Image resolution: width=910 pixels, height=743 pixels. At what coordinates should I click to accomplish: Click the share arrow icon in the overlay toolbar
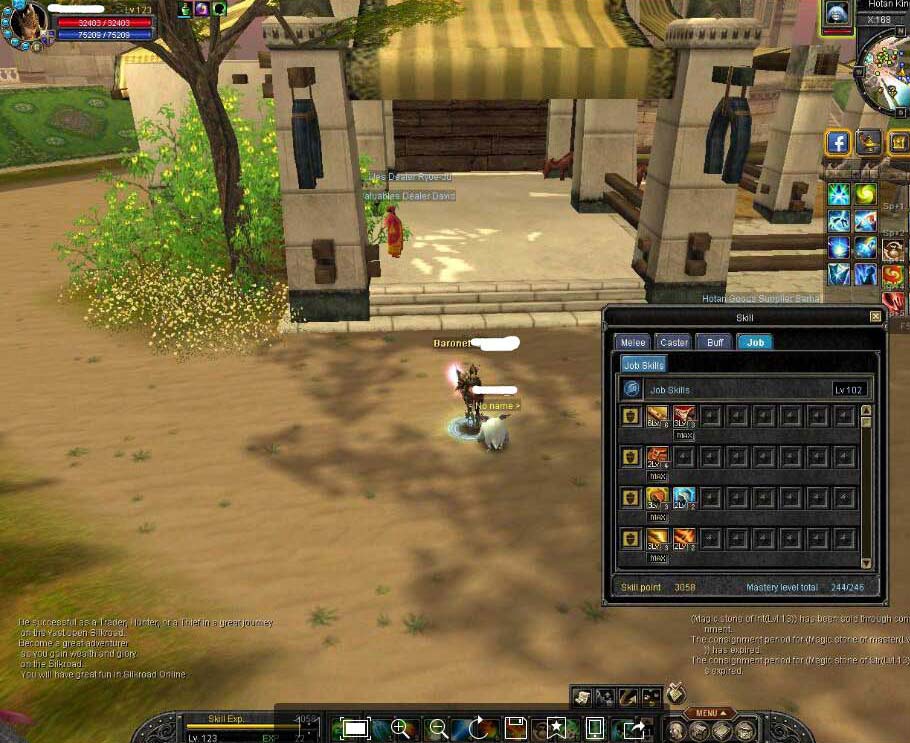pyautogui.click(x=634, y=728)
